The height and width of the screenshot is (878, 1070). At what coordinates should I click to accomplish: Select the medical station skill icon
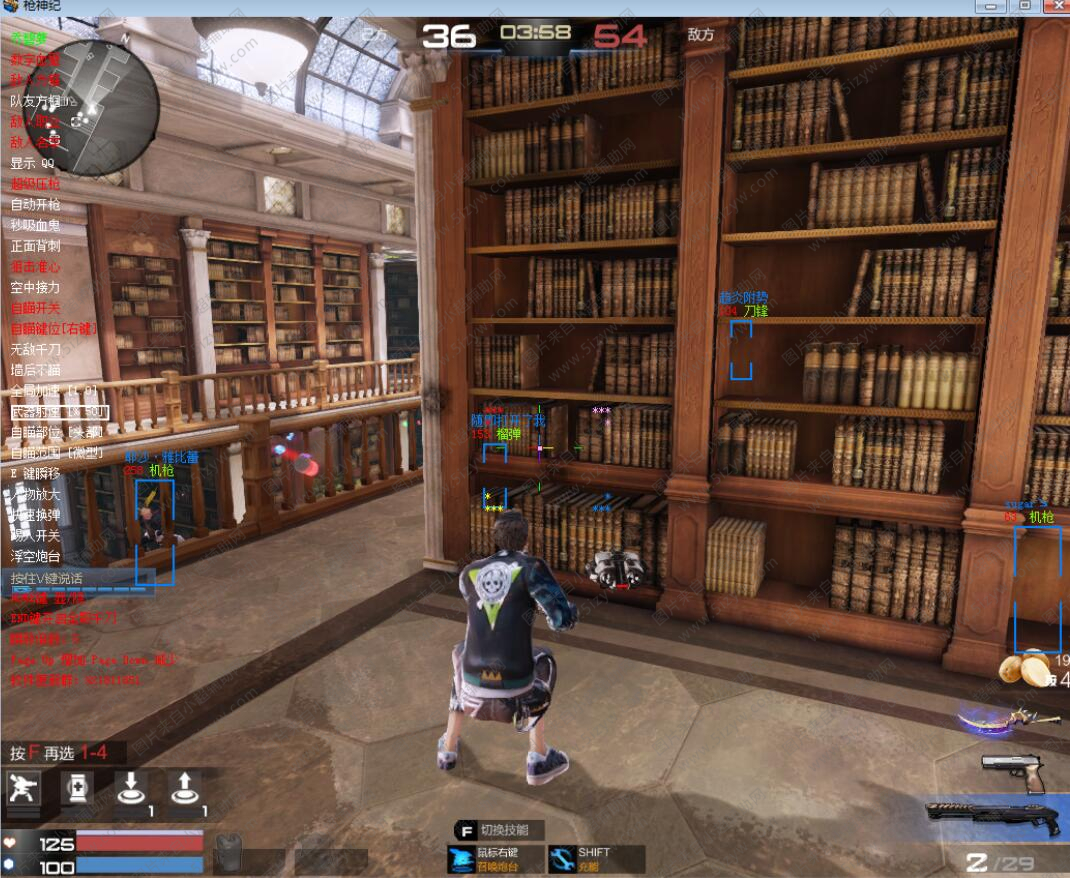[x=77, y=788]
